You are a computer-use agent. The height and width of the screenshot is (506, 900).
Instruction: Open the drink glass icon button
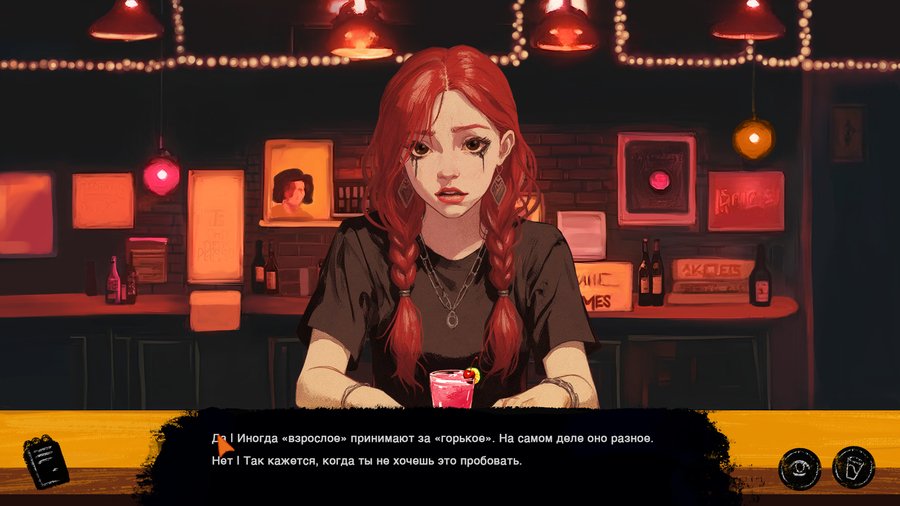[853, 467]
